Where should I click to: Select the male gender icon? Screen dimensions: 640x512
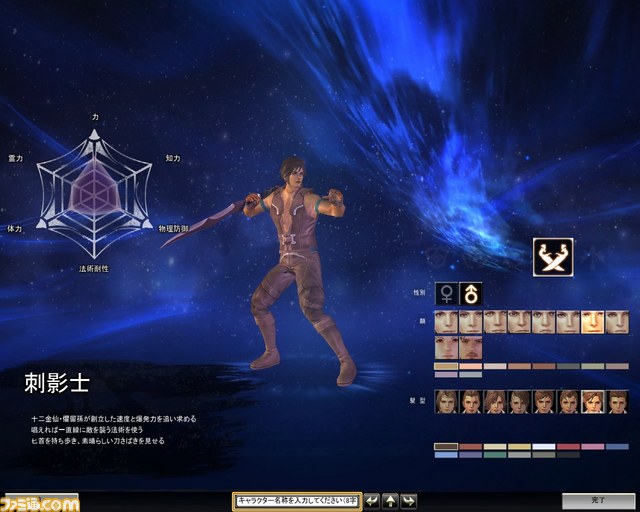click(x=470, y=294)
